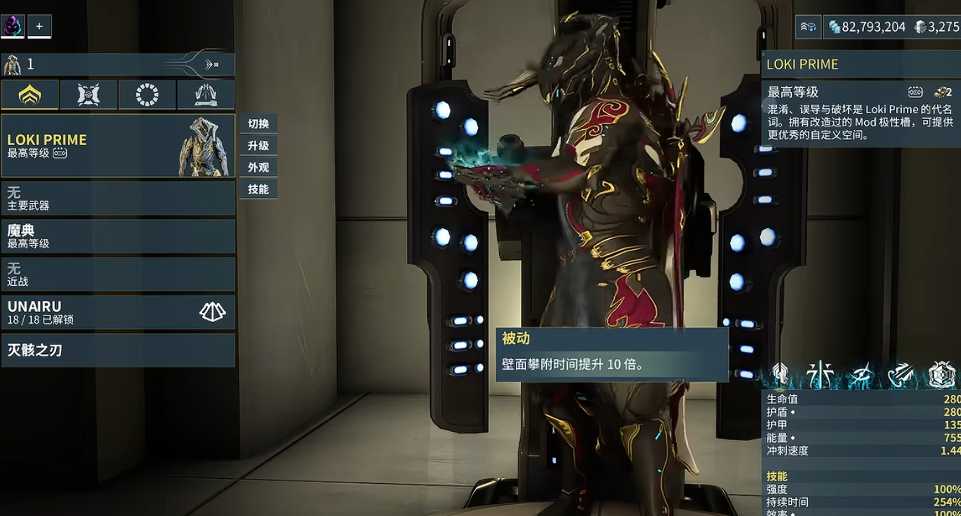This screenshot has height=516, width=961.
Task: Click the 升级 (upgrade) button
Action: (258, 146)
